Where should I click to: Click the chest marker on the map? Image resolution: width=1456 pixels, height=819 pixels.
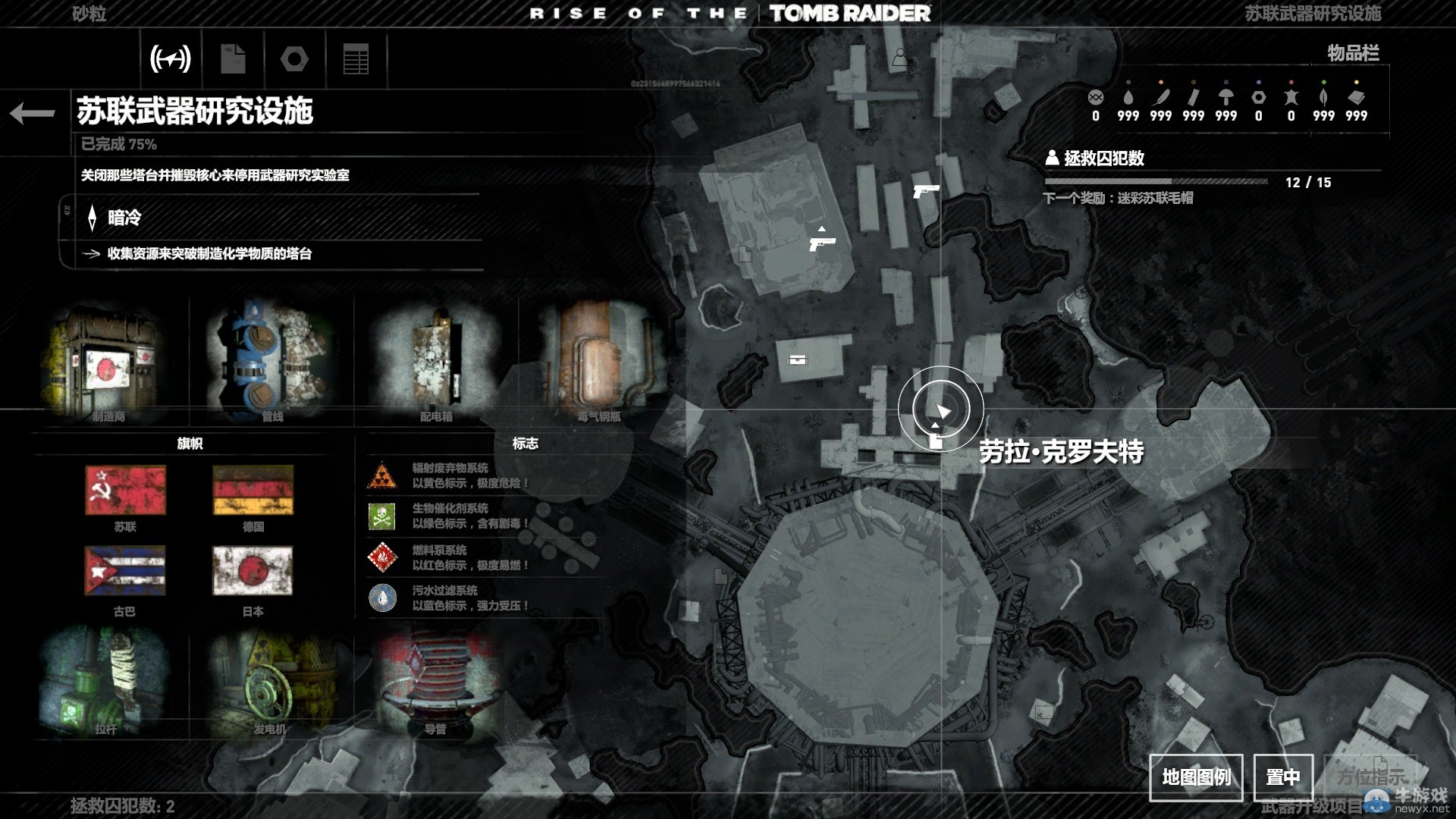(798, 359)
